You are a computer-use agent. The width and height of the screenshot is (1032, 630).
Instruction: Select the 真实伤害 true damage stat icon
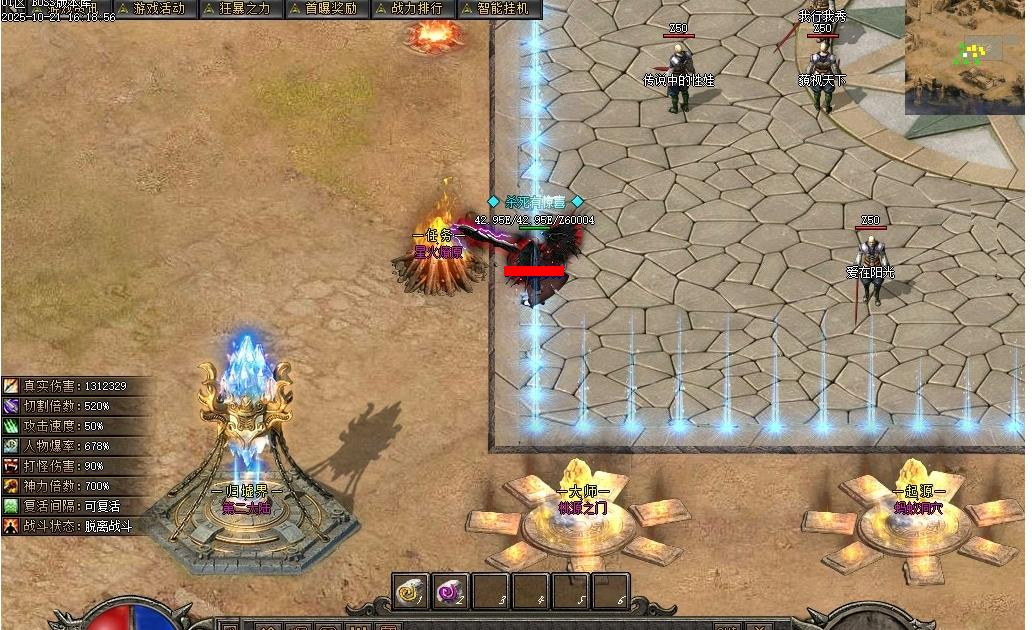point(11,386)
